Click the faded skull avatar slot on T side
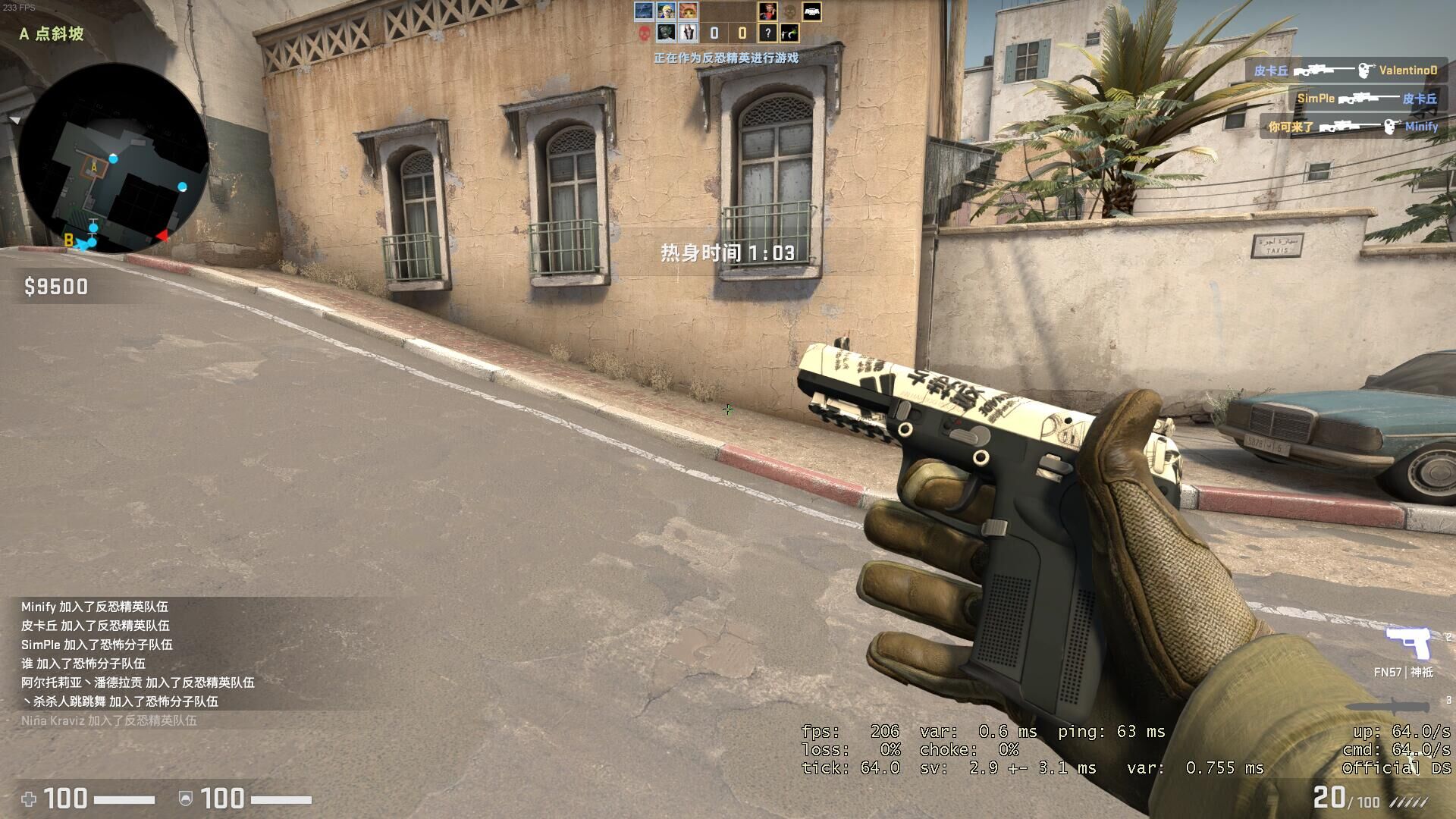The width and height of the screenshot is (1456, 819). click(789, 12)
